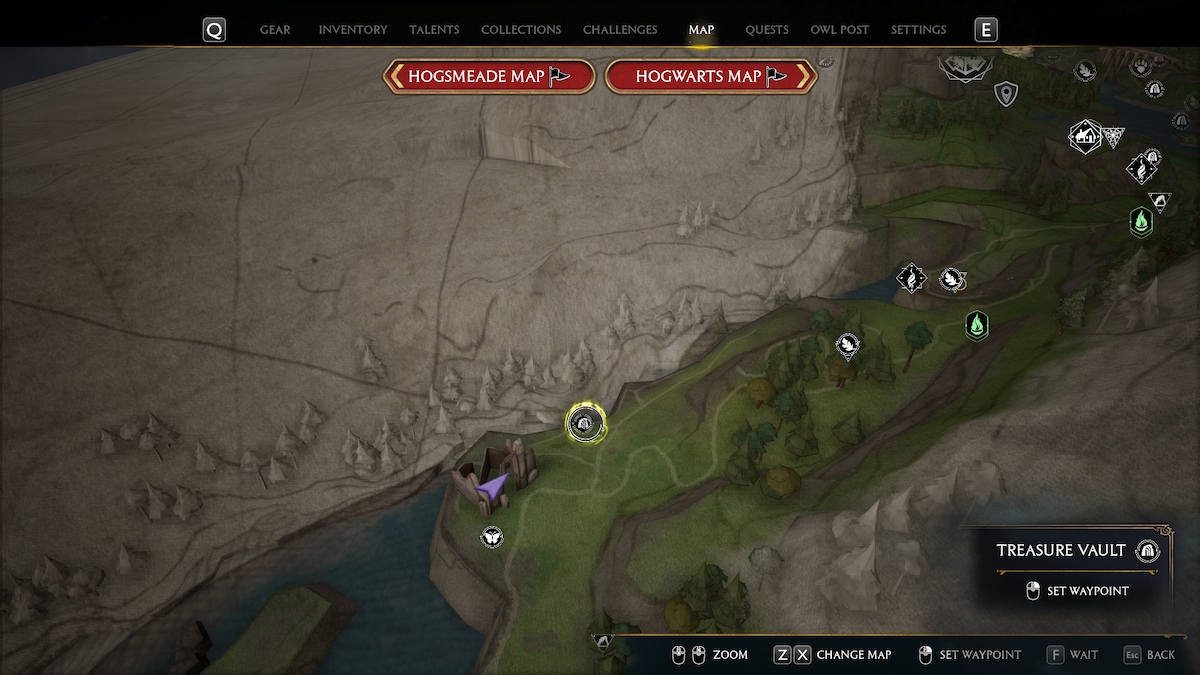Open the Gear tab
Screen dimensions: 1200x675
coord(275,30)
